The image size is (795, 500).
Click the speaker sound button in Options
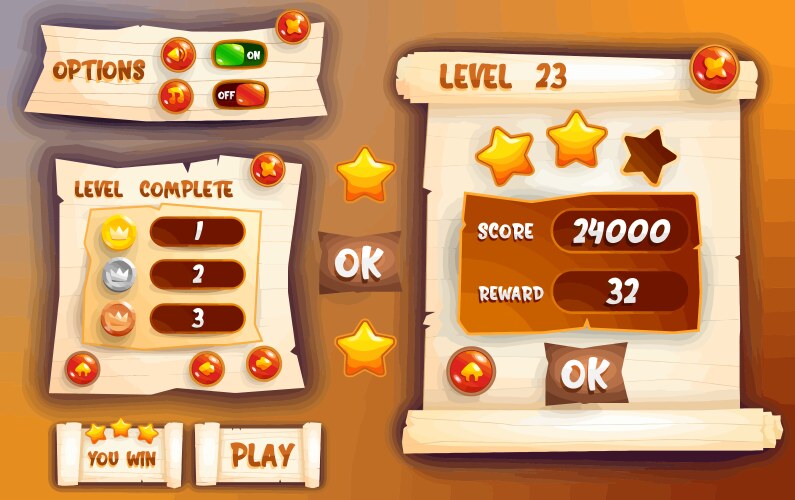[x=177, y=54]
